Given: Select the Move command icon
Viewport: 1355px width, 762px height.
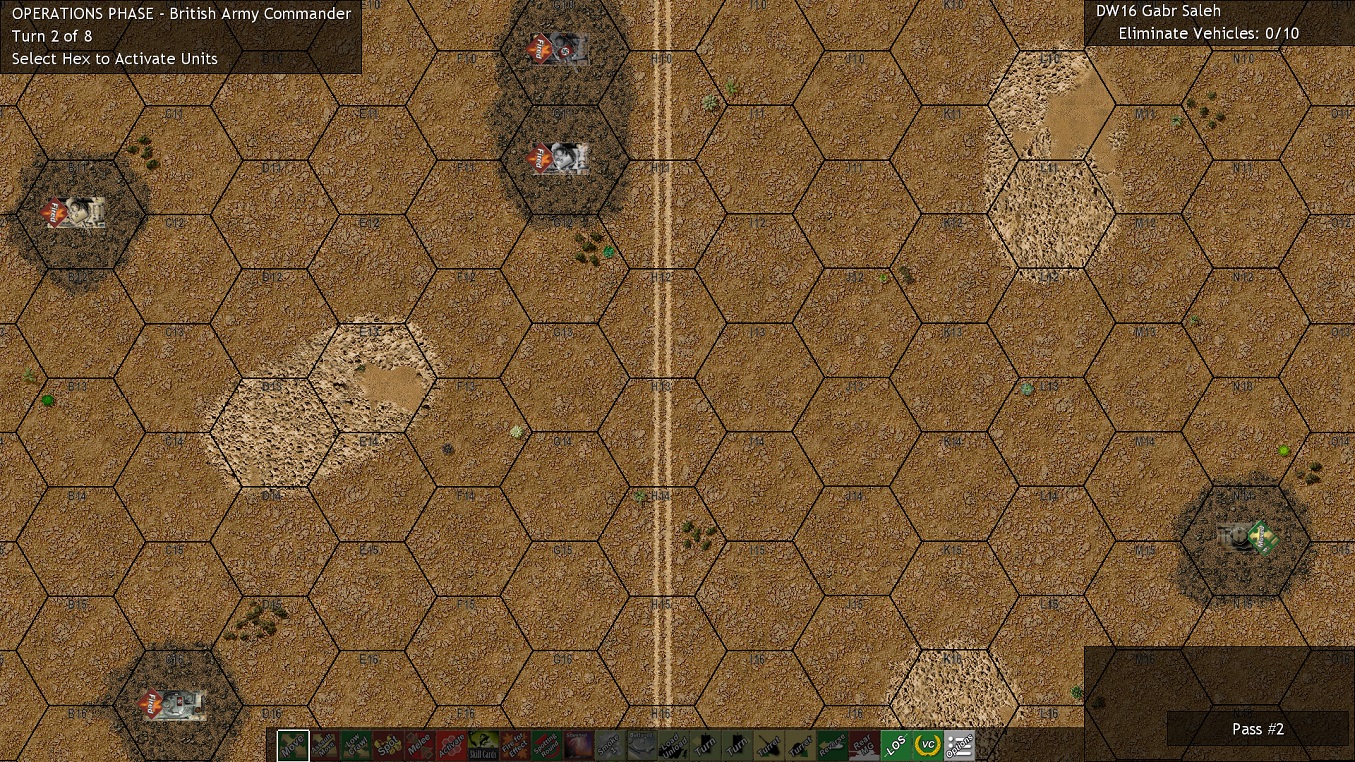Looking at the screenshot, I should coord(293,744).
